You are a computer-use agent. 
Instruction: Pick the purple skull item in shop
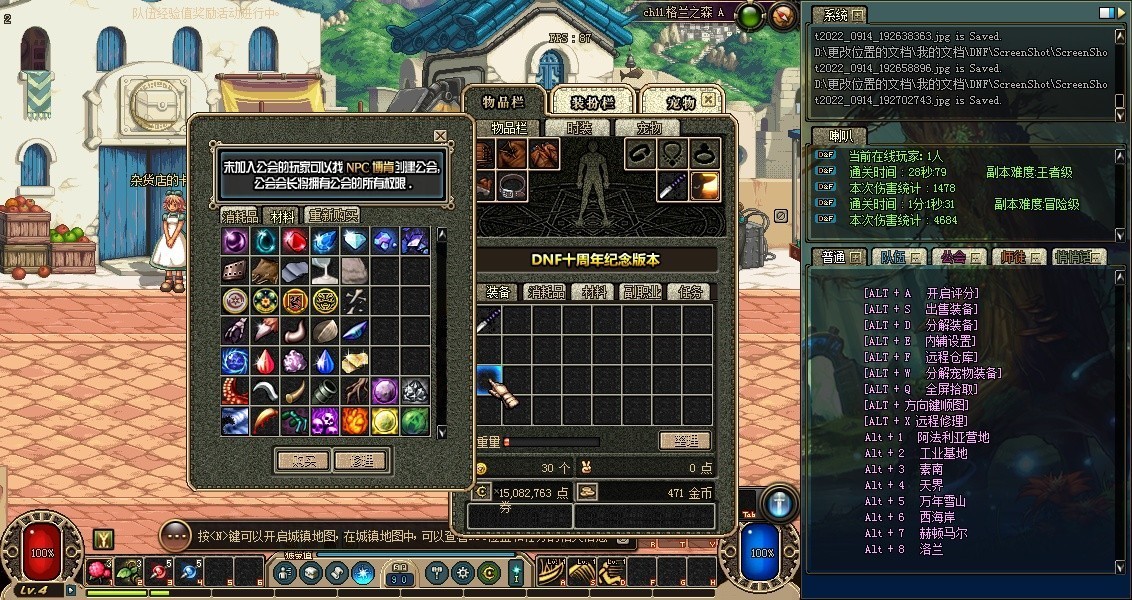pos(324,421)
